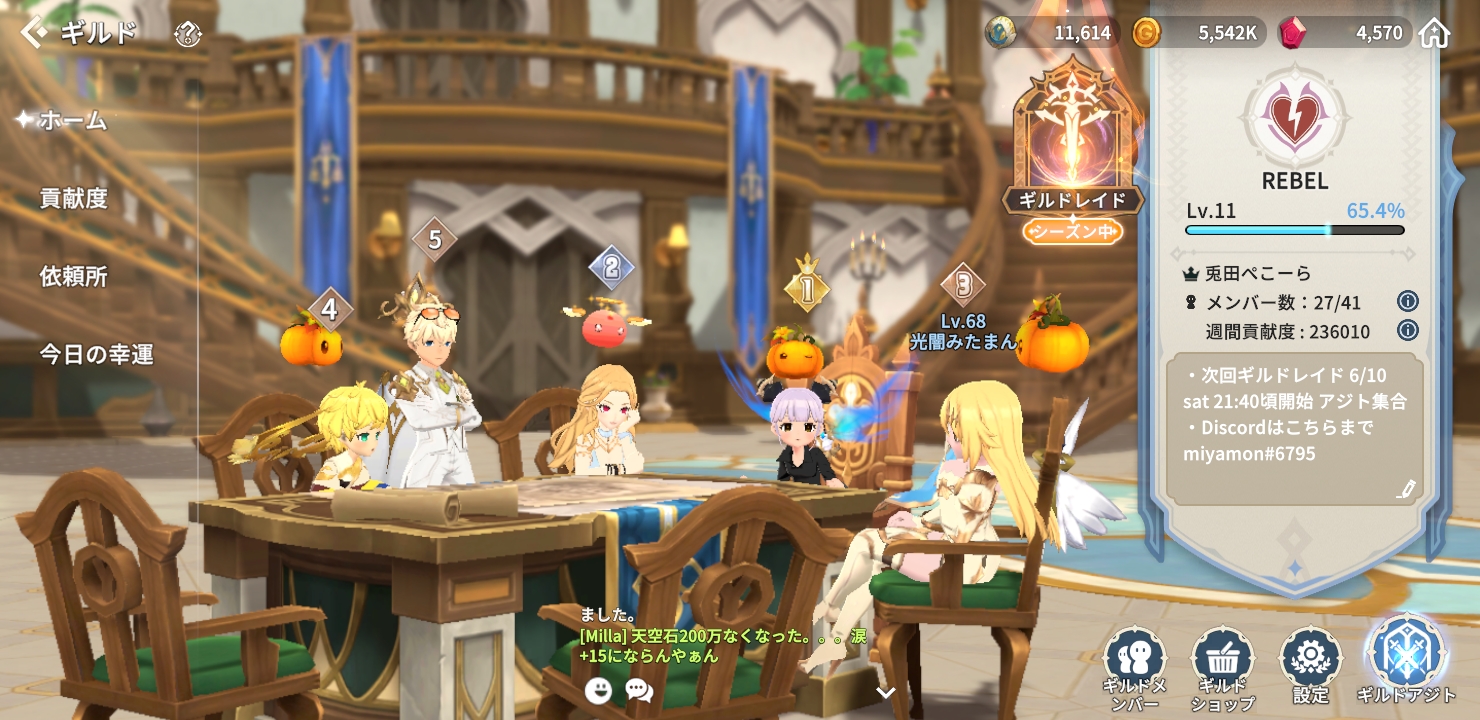
Task: Collapse the chat with the down arrow
Action: pyautogui.click(x=885, y=692)
